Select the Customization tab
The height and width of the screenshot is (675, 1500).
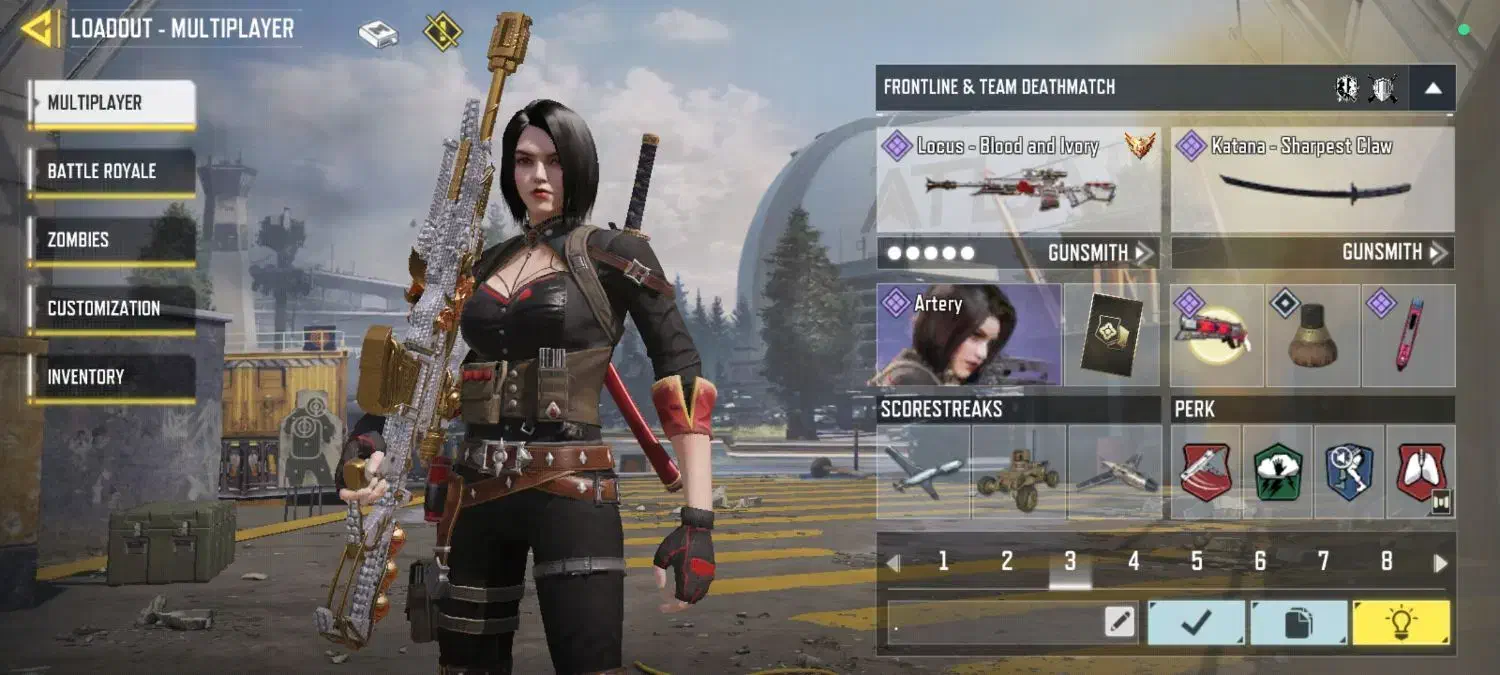(x=111, y=308)
